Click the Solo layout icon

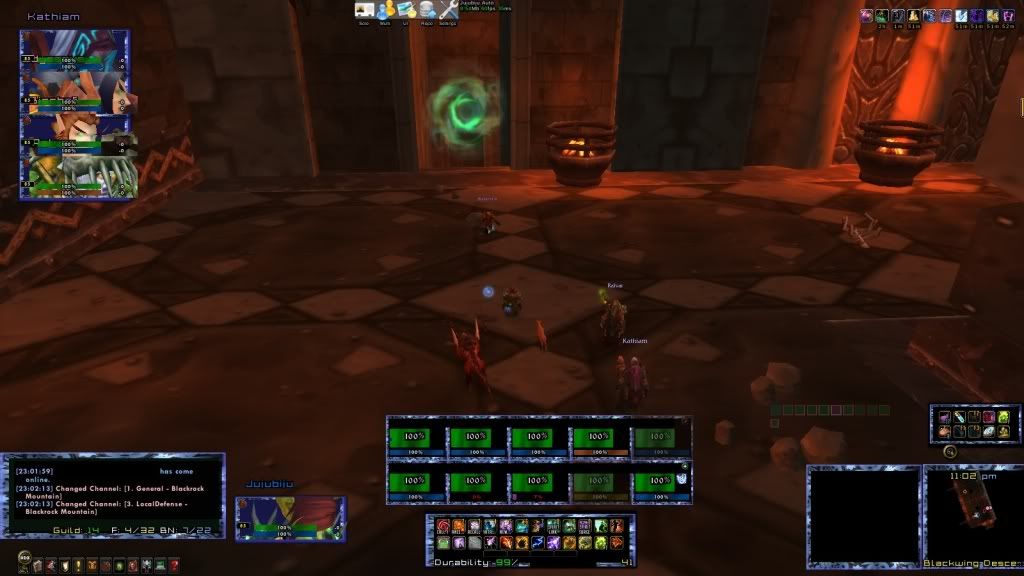pos(364,10)
